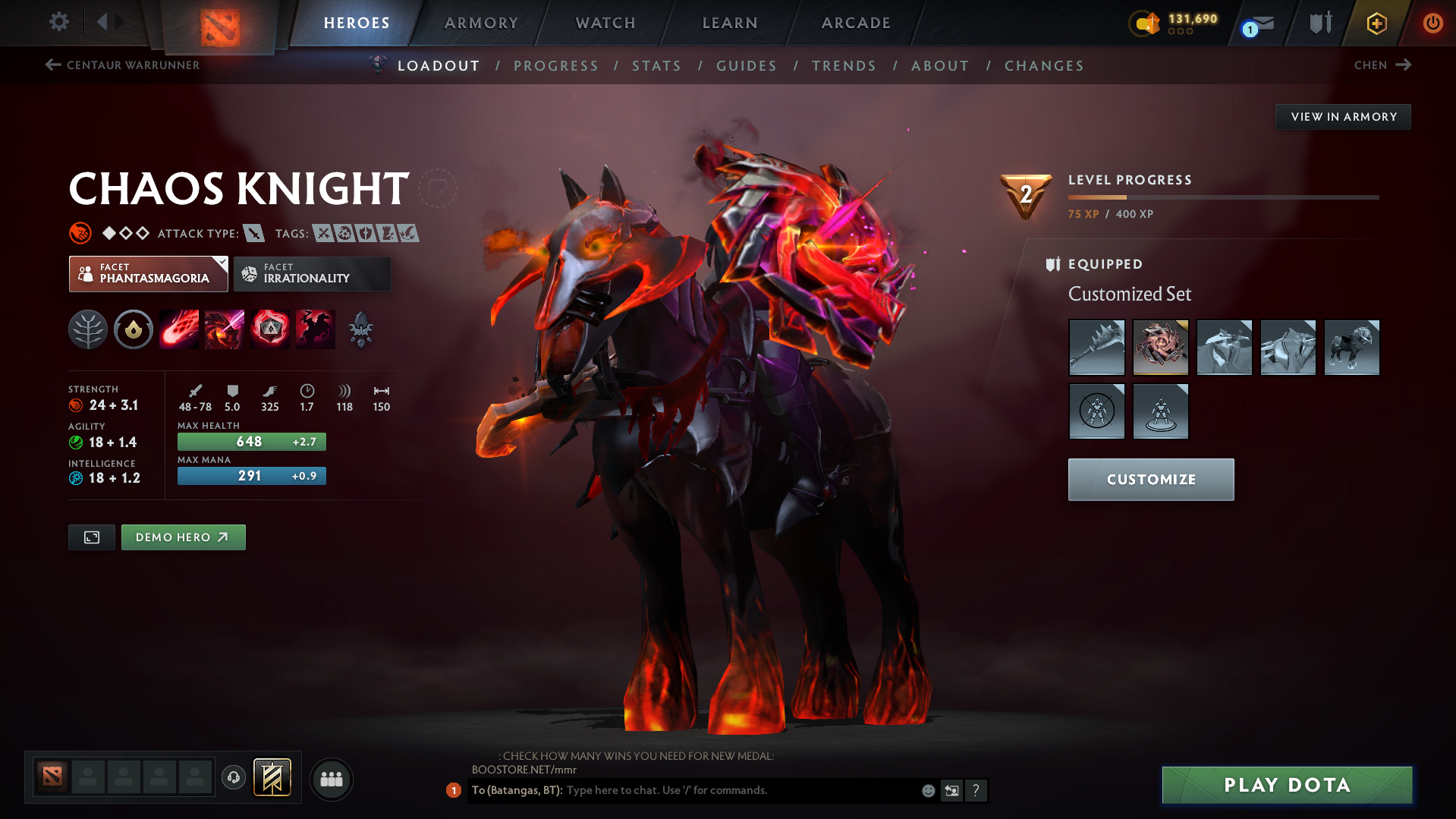Enable fullscreen hero preview mode
Screen dimensions: 1456x819
coord(91,537)
